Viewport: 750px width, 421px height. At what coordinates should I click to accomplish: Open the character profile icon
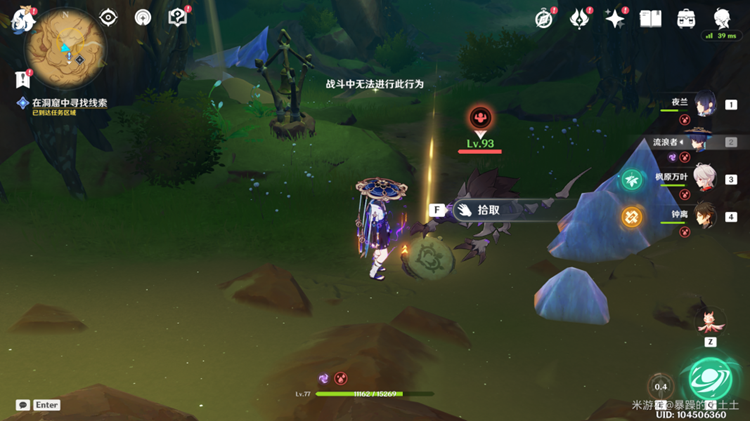pyautogui.click(x=722, y=18)
